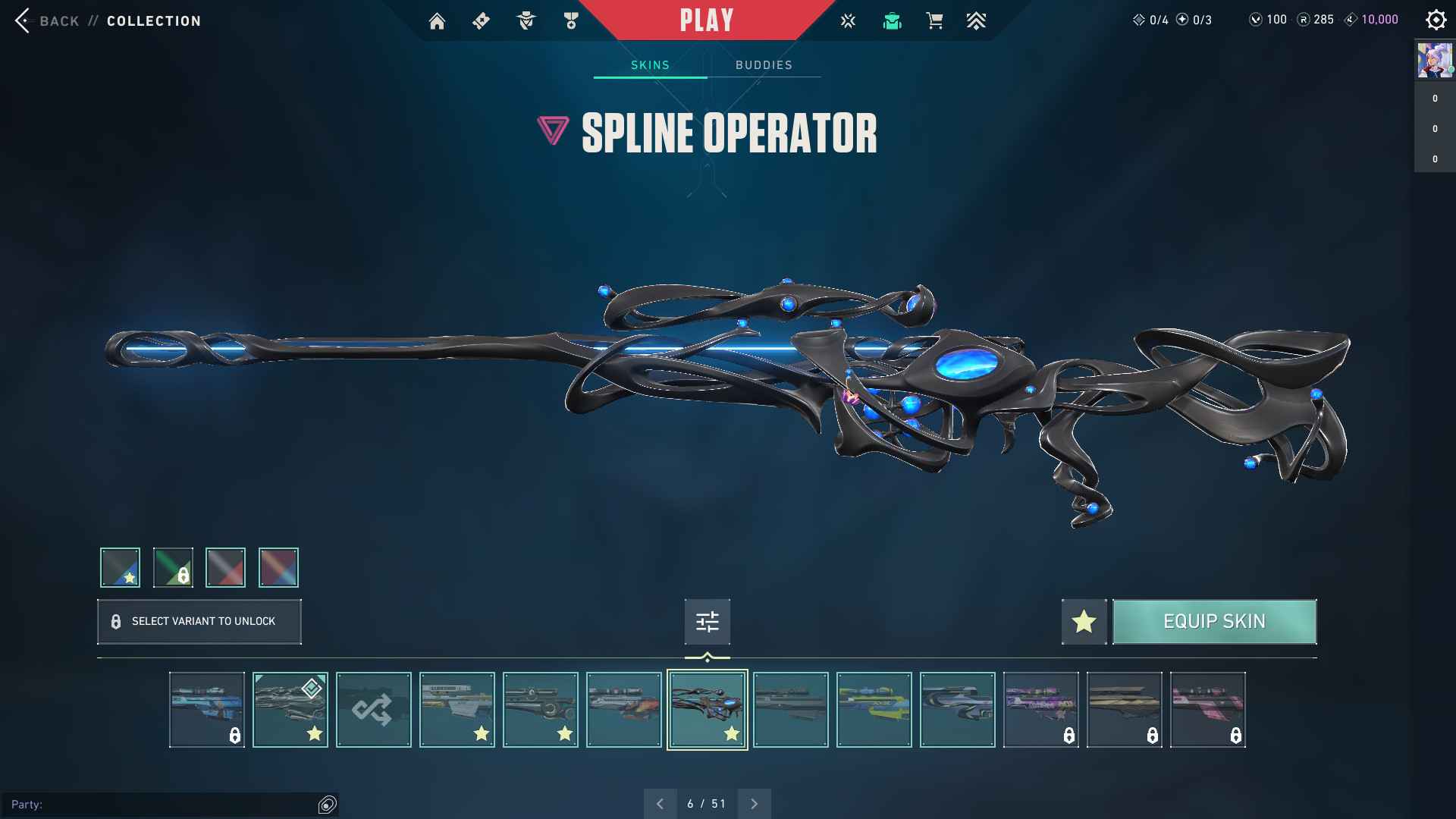The height and width of the screenshot is (819, 1456).
Task: Choose the locked green color variant
Action: (173, 567)
